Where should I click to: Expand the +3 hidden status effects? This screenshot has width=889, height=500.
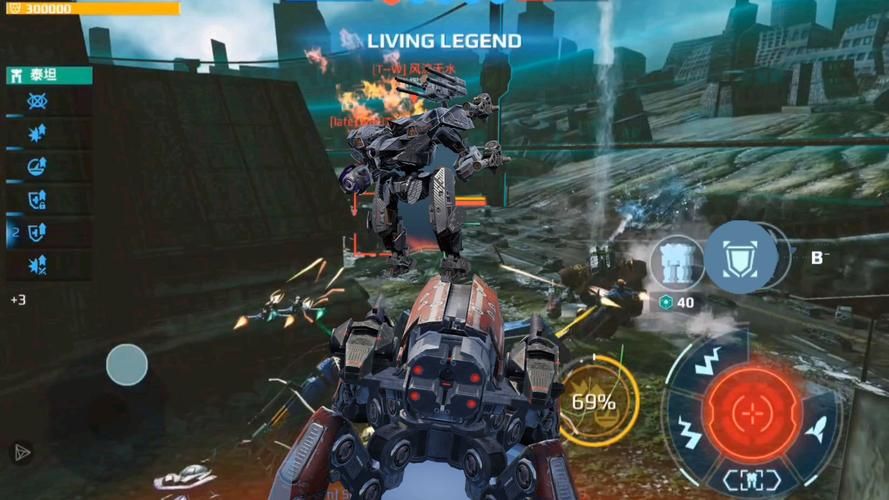[18, 299]
